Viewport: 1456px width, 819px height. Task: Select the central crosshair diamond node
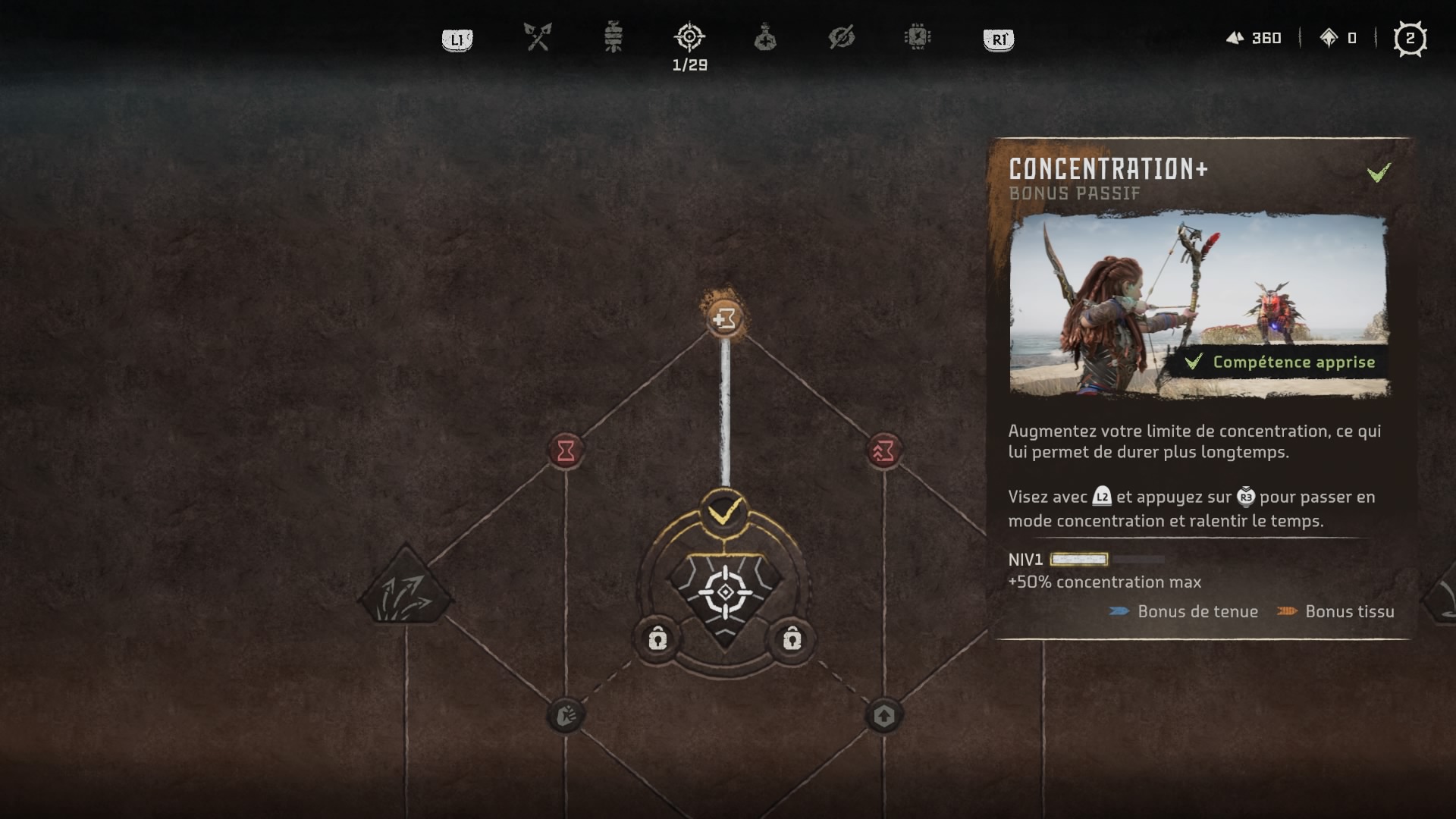pyautogui.click(x=725, y=593)
